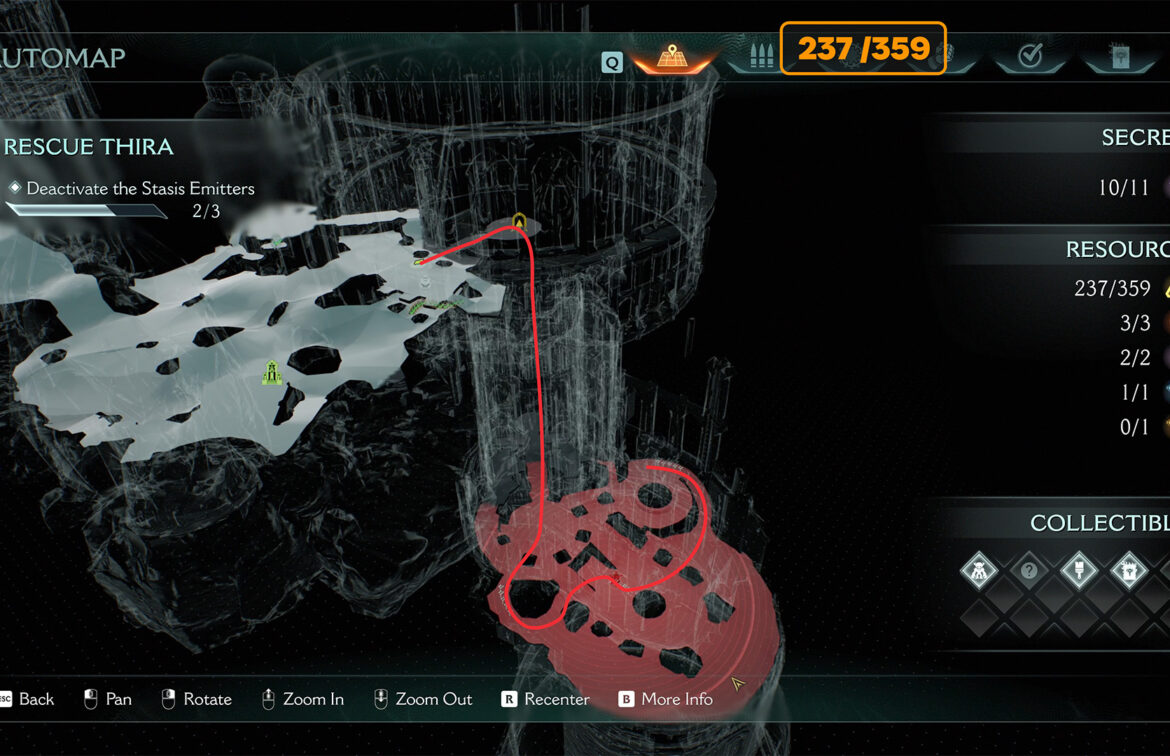
Task: Select the green gate marker on the map
Action: (x=270, y=373)
